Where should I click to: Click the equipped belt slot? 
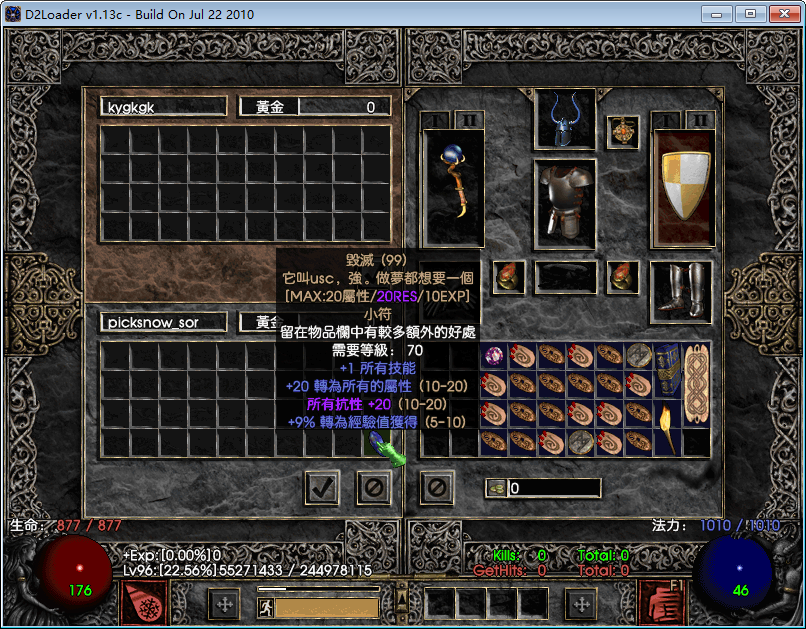[565, 276]
